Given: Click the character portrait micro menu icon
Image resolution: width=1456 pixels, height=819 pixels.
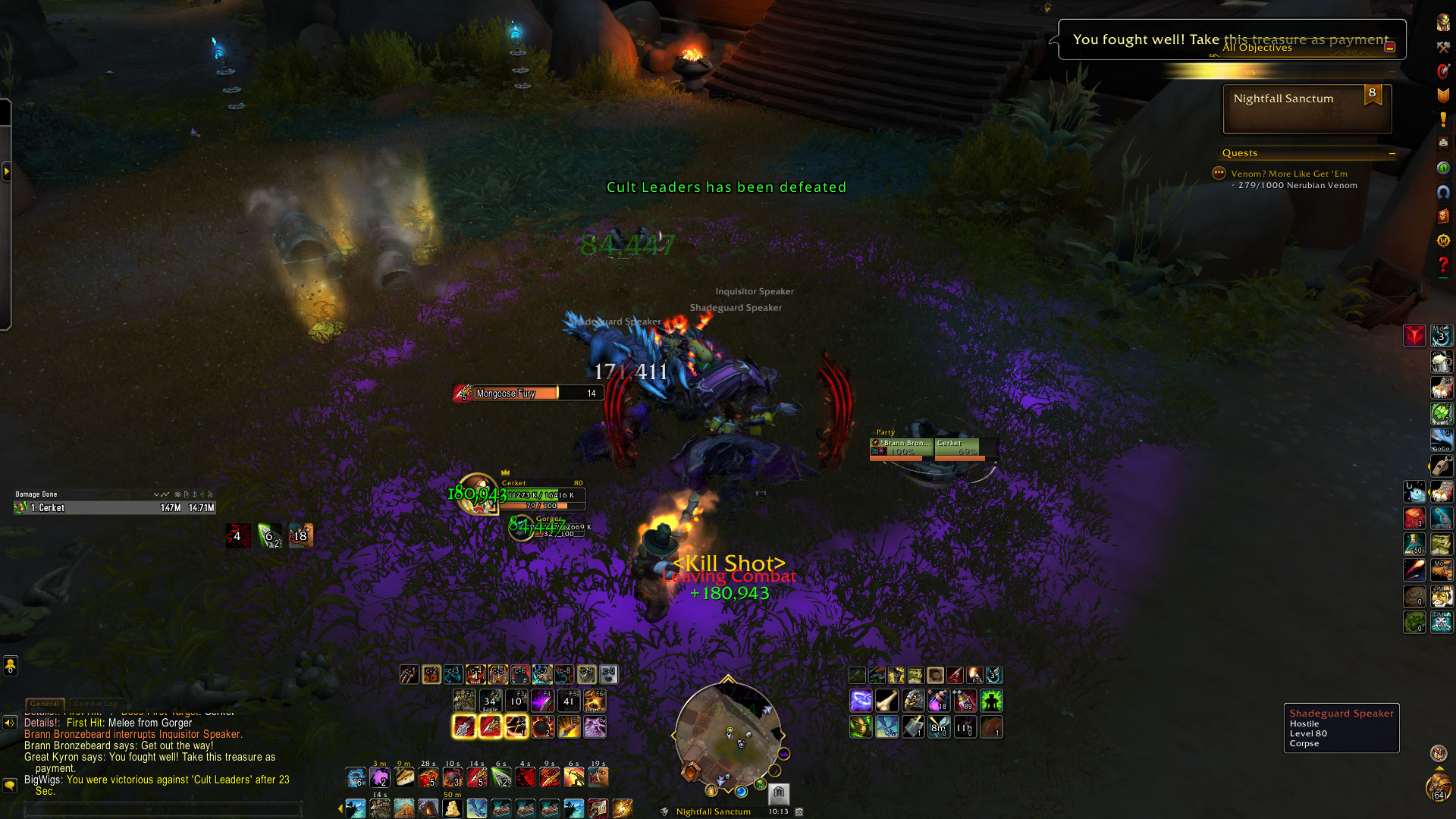Looking at the screenshot, I should [1443, 23].
